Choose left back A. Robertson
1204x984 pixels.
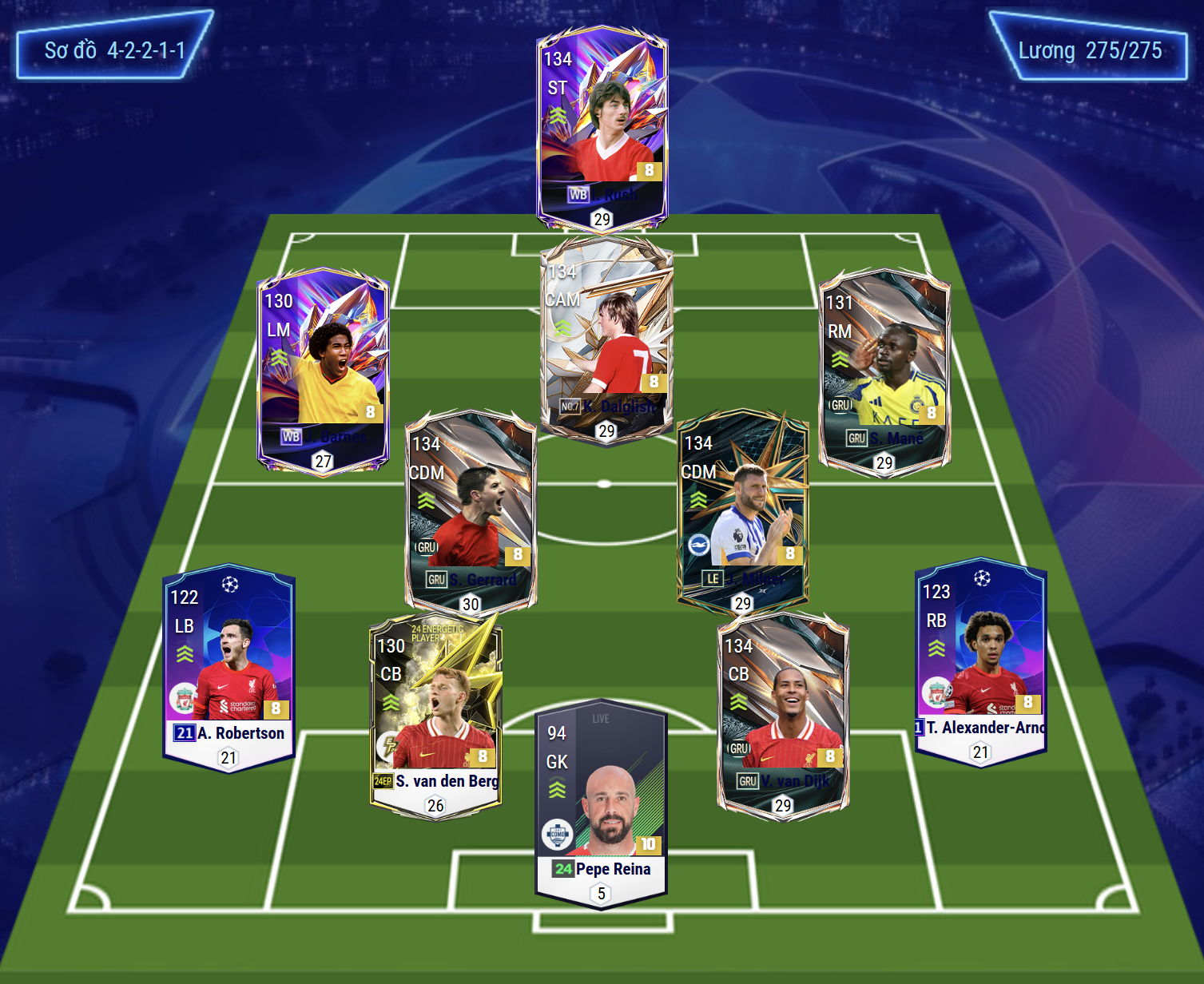pyautogui.click(x=229, y=667)
